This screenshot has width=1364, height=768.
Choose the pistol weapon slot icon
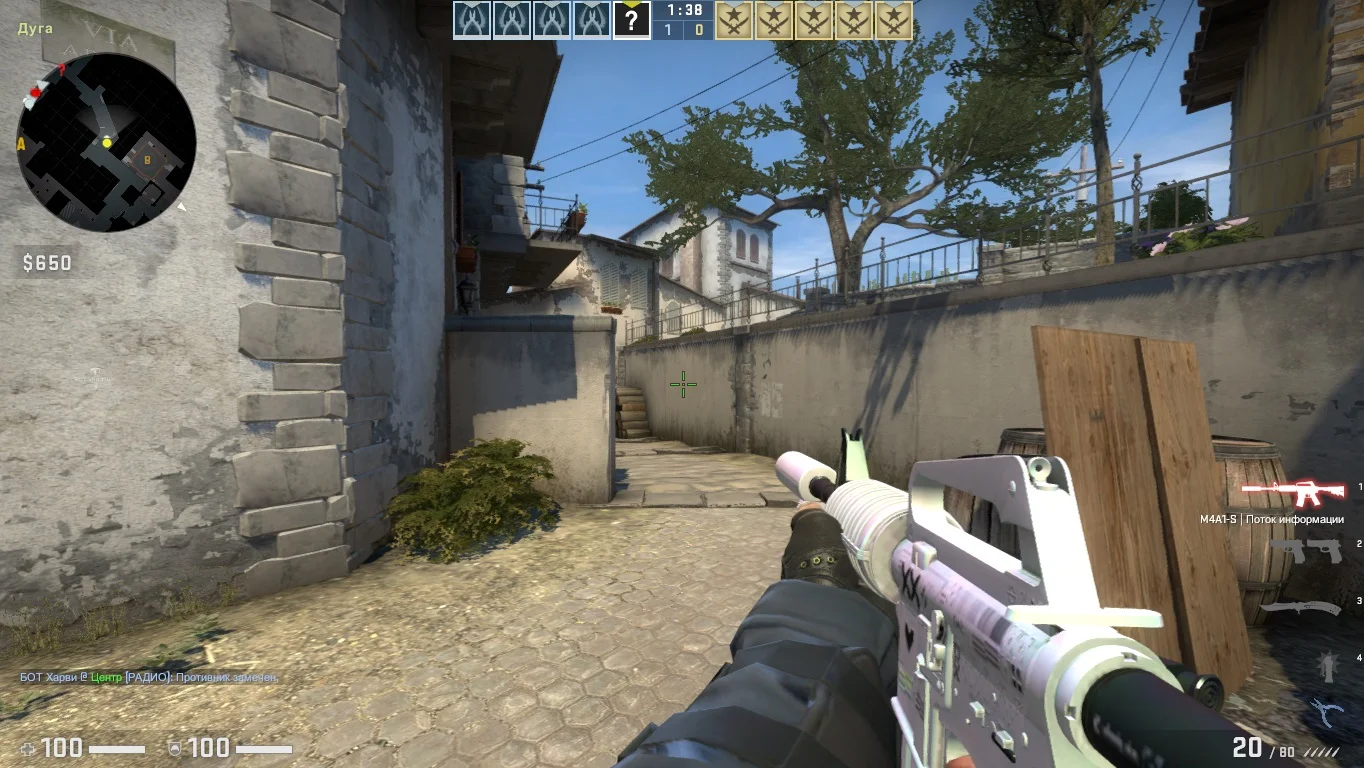coord(1303,550)
